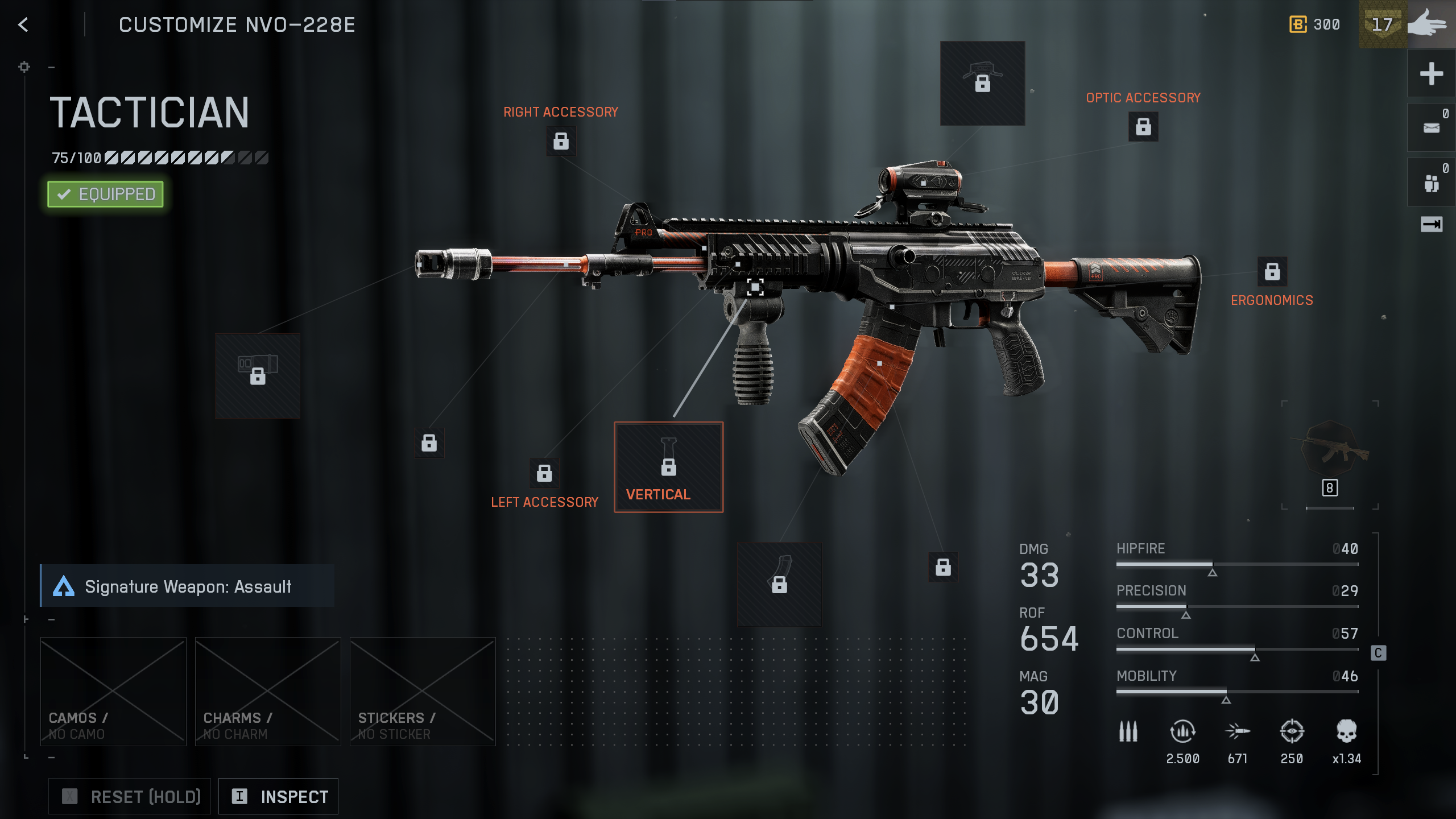Open the Camos customization slot
The image size is (1456, 819).
pos(113,691)
